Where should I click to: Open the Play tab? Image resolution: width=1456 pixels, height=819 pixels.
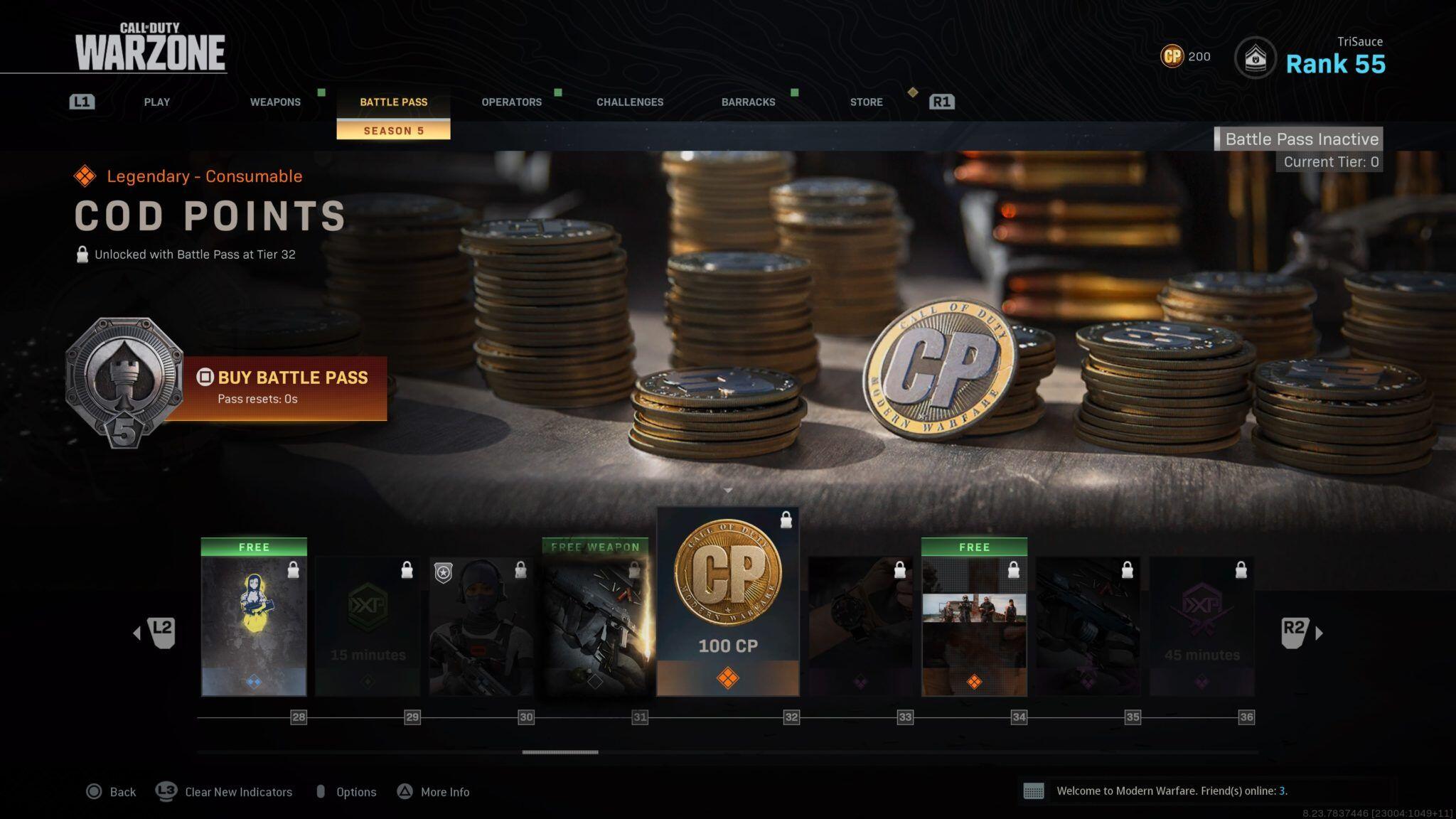point(156,102)
